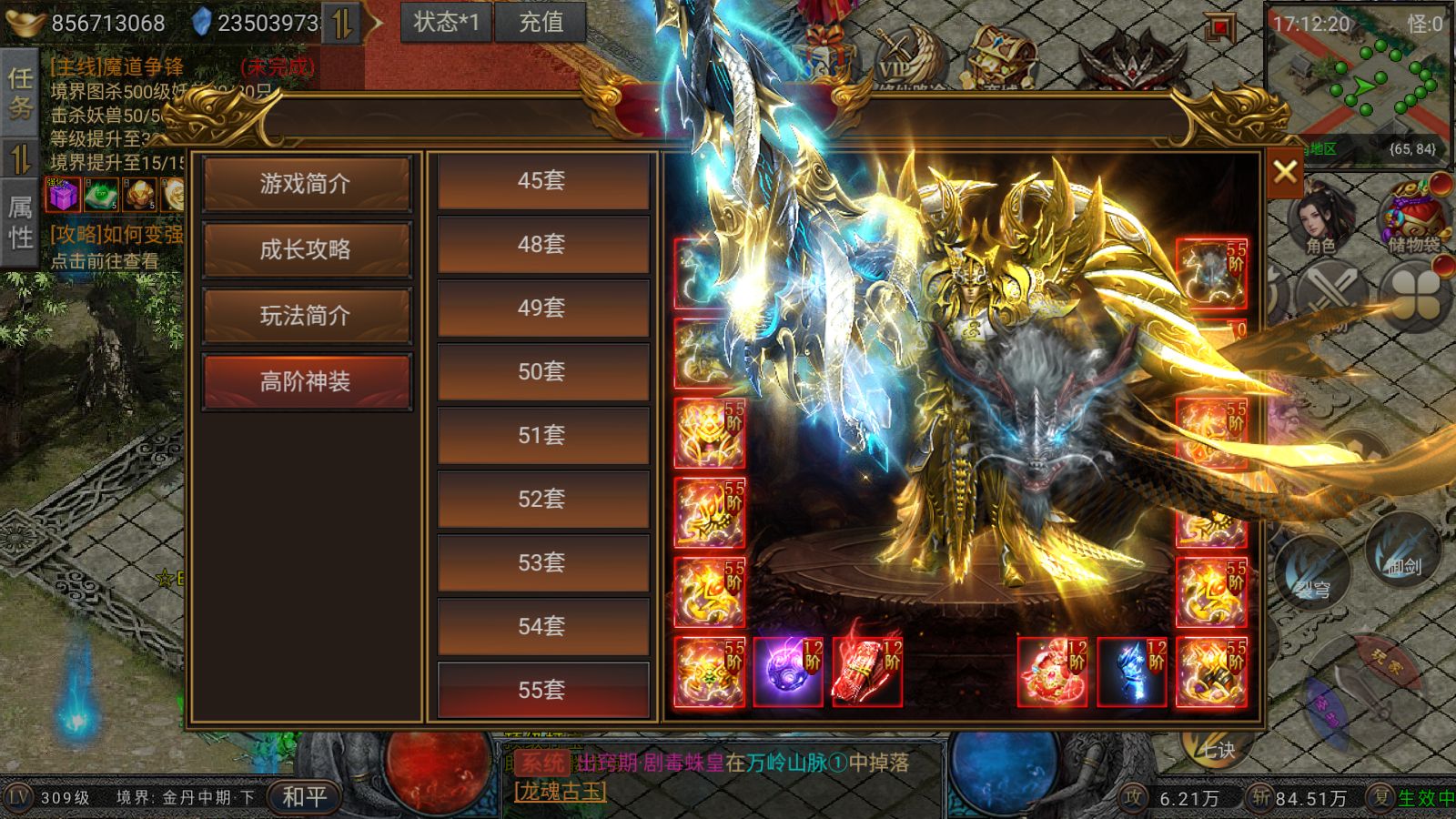Open the 任务 quest tab
This screenshot has width=1456, height=819.
(19, 93)
